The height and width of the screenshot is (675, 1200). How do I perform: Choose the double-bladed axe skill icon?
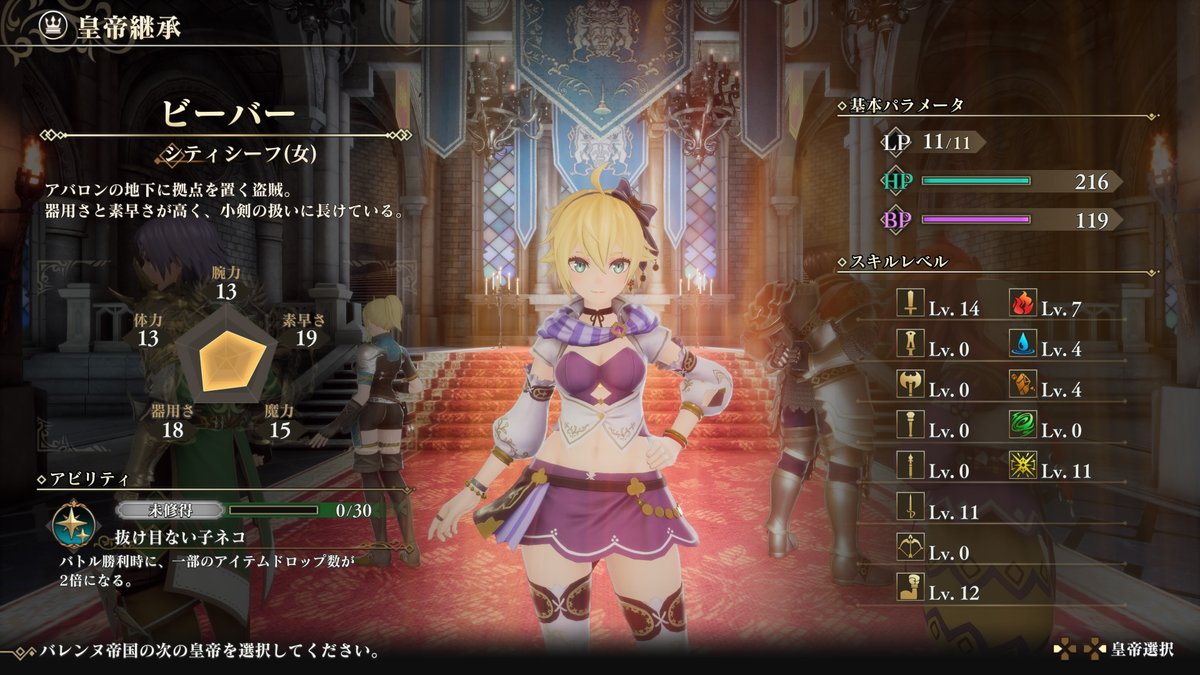click(911, 389)
